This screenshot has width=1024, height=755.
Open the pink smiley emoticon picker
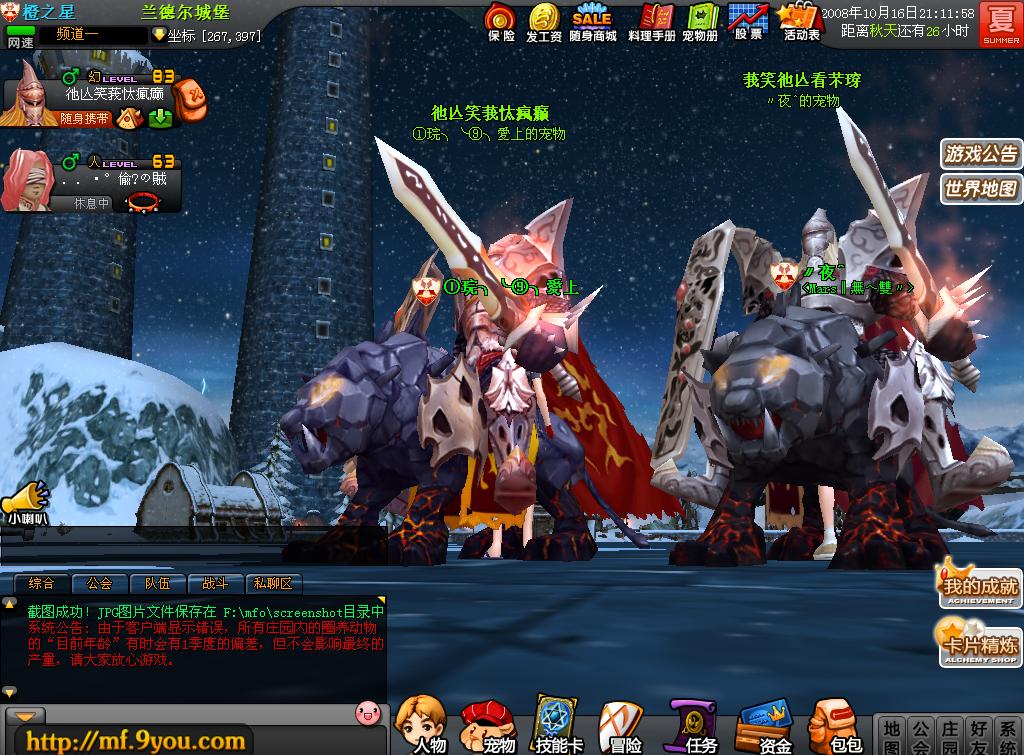[367, 712]
